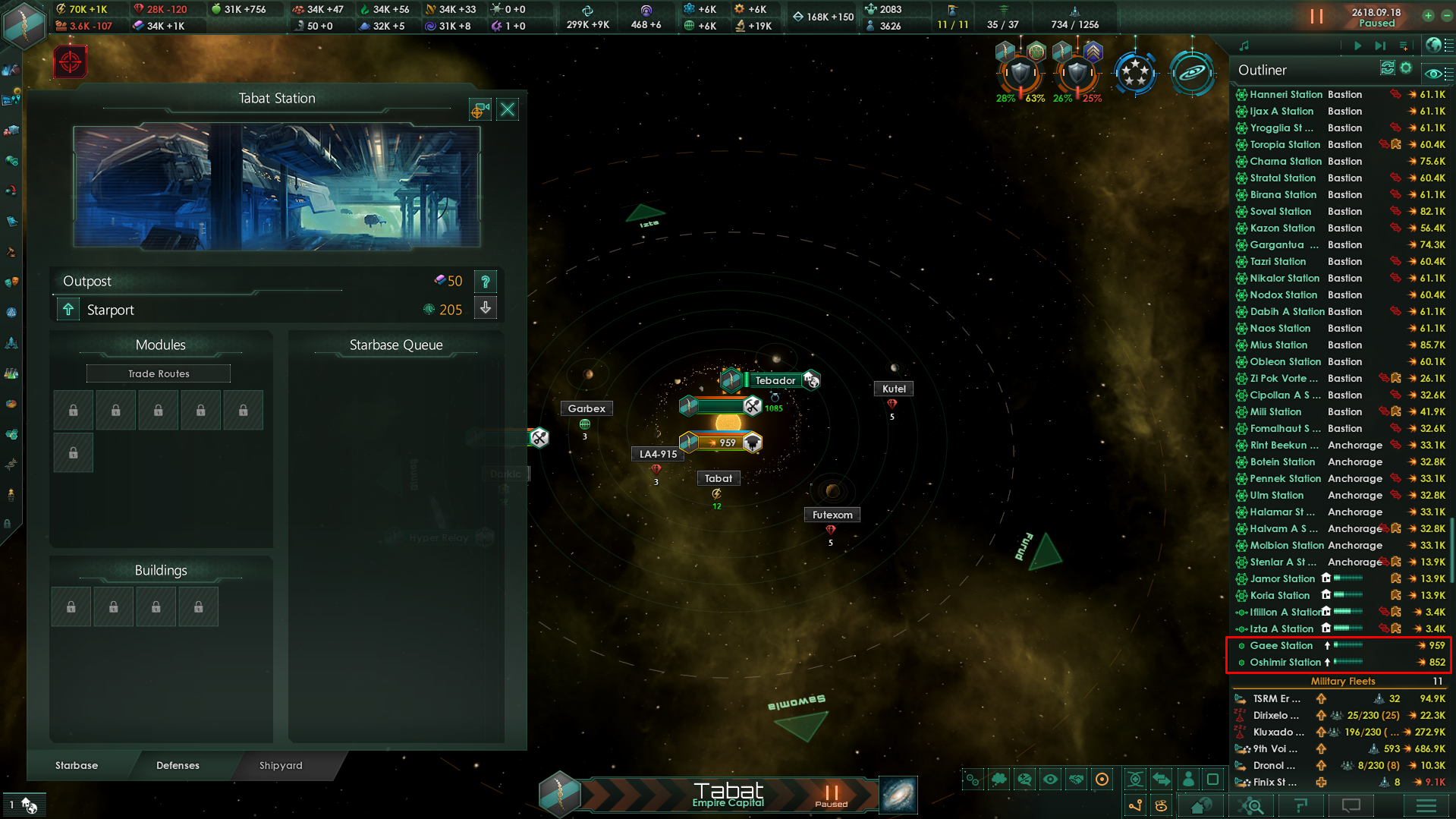
Task: Toggle the Military Fleets outliner section
Action: pyautogui.click(x=1342, y=681)
